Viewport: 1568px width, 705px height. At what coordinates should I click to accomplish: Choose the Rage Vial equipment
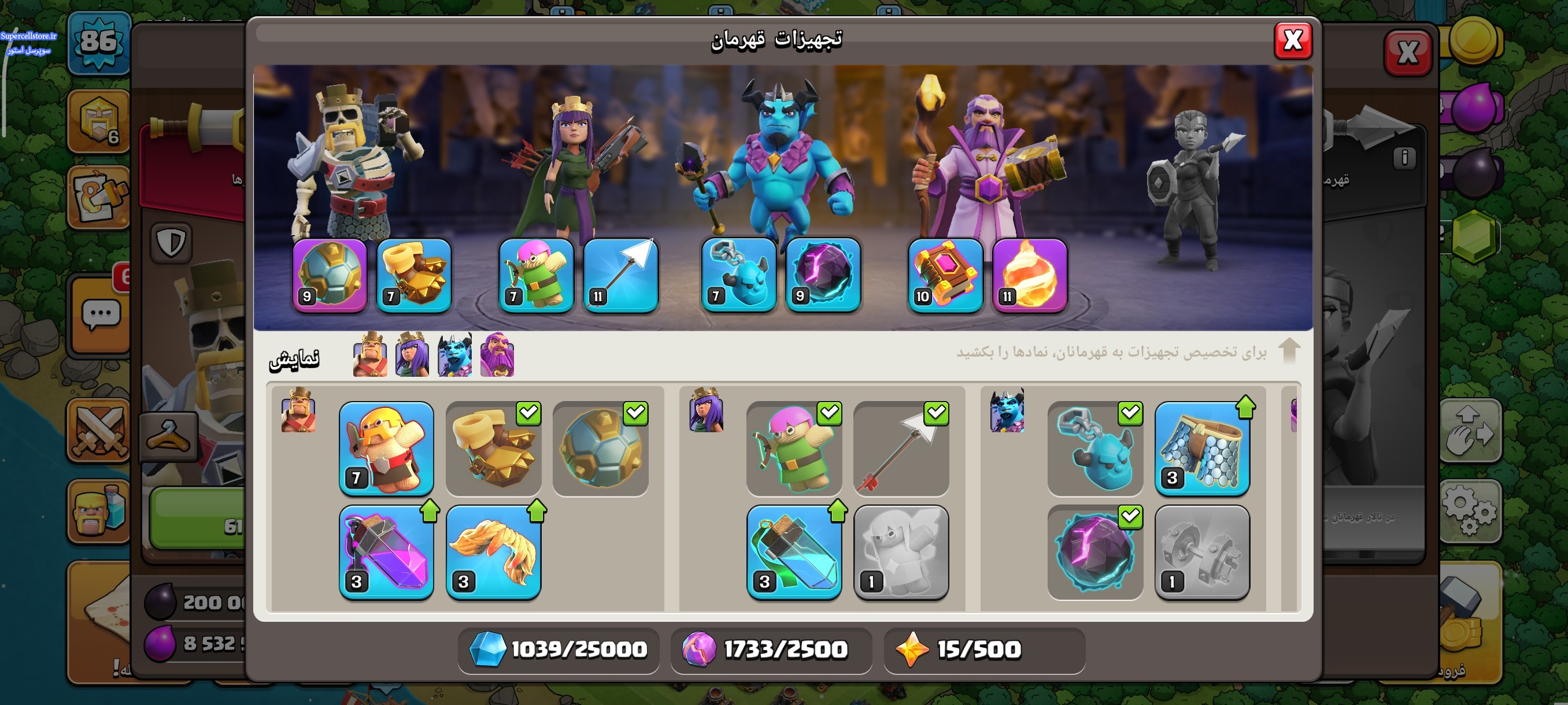[x=386, y=552]
